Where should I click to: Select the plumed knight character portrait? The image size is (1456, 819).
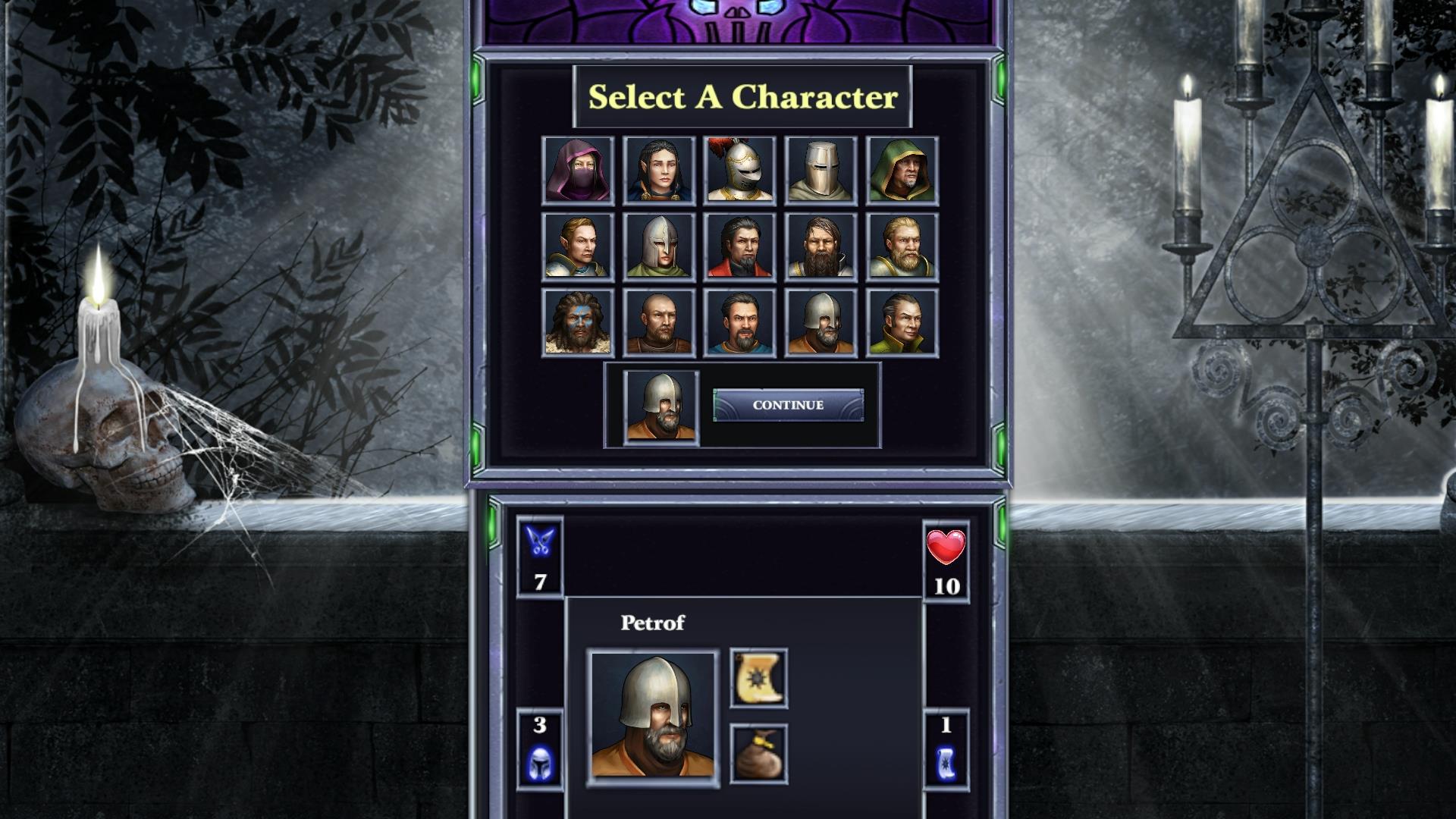click(739, 170)
